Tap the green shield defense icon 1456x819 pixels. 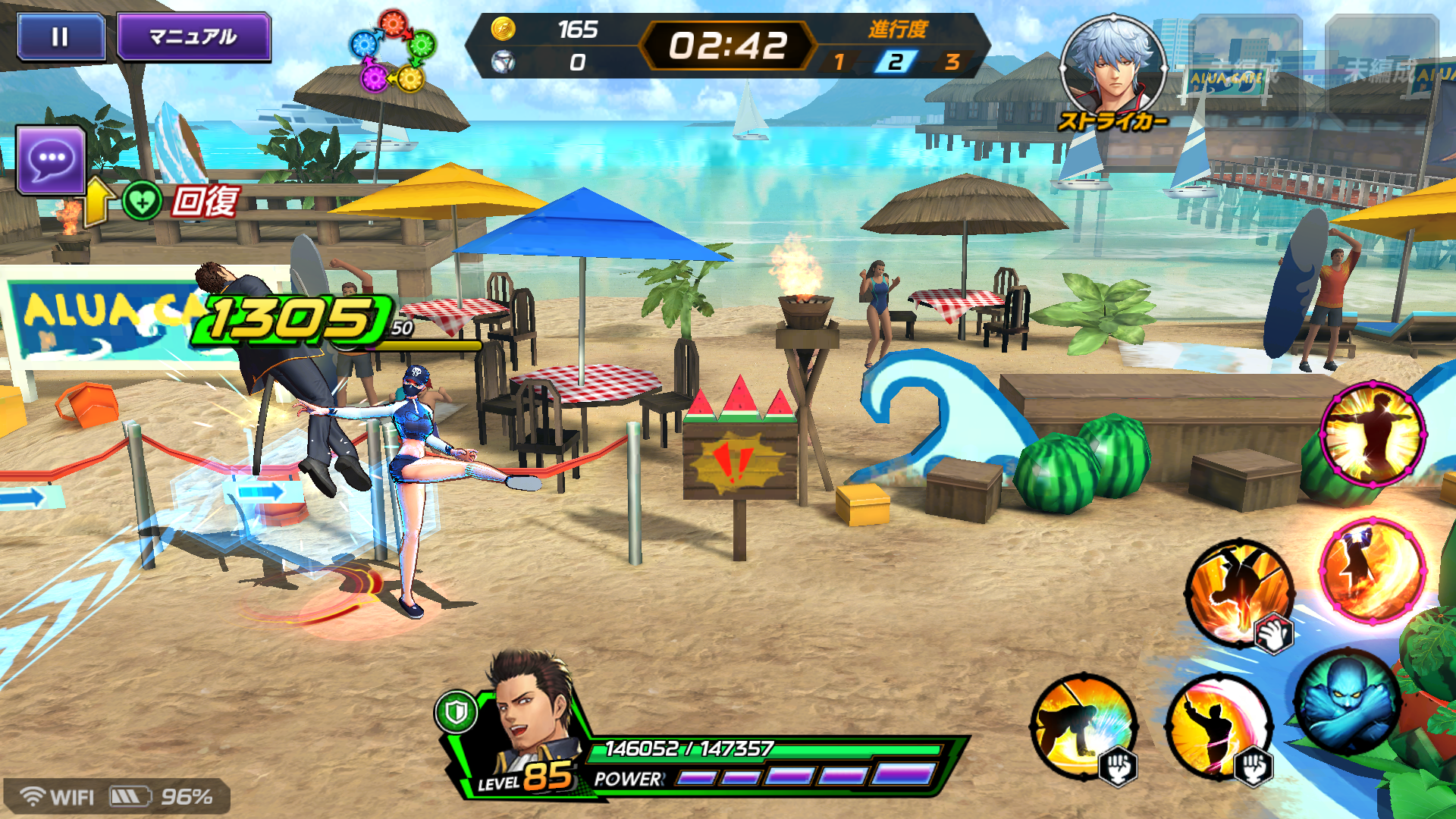tap(456, 712)
